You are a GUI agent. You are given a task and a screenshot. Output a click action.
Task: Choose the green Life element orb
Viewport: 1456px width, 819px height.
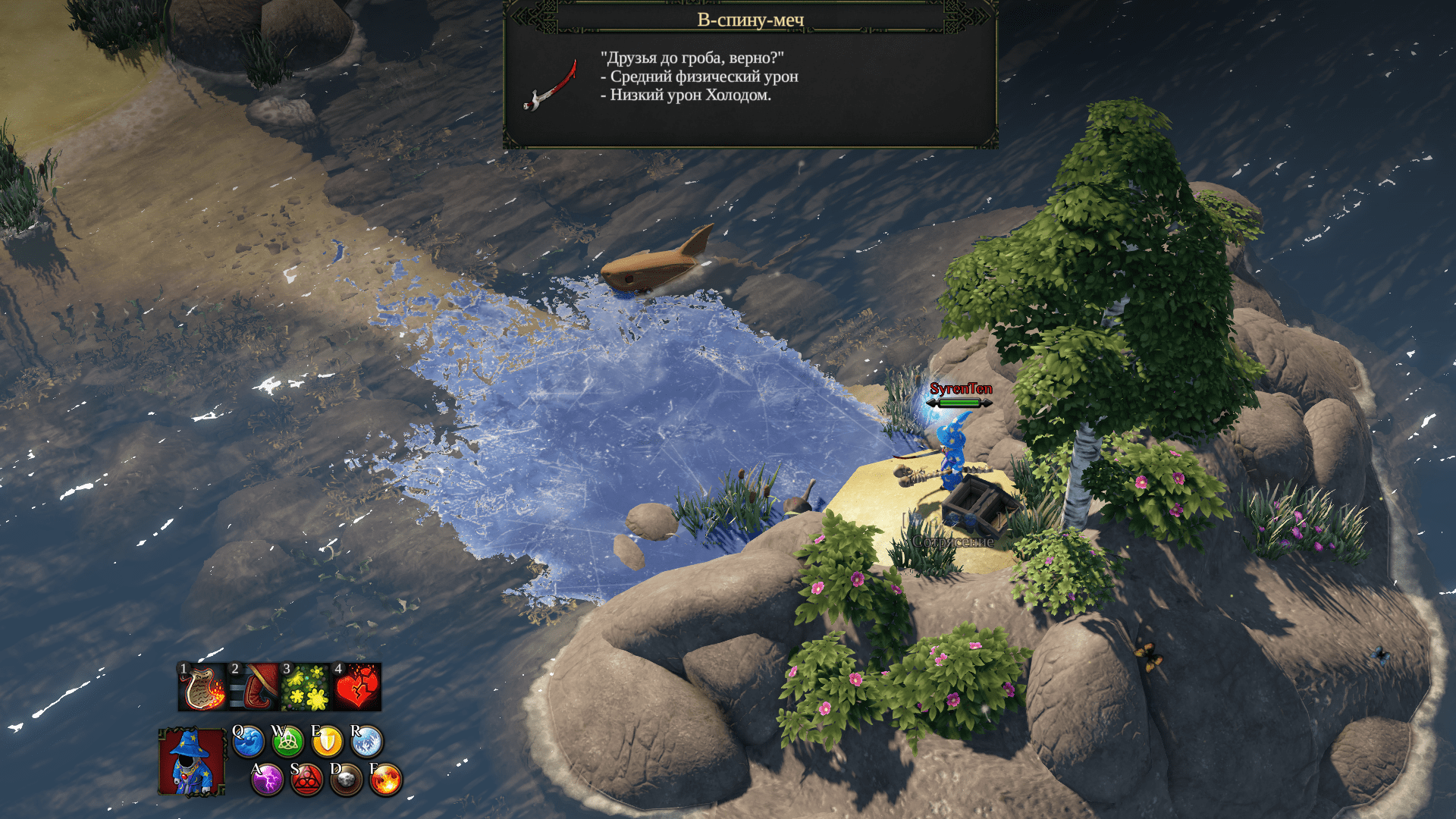(287, 742)
